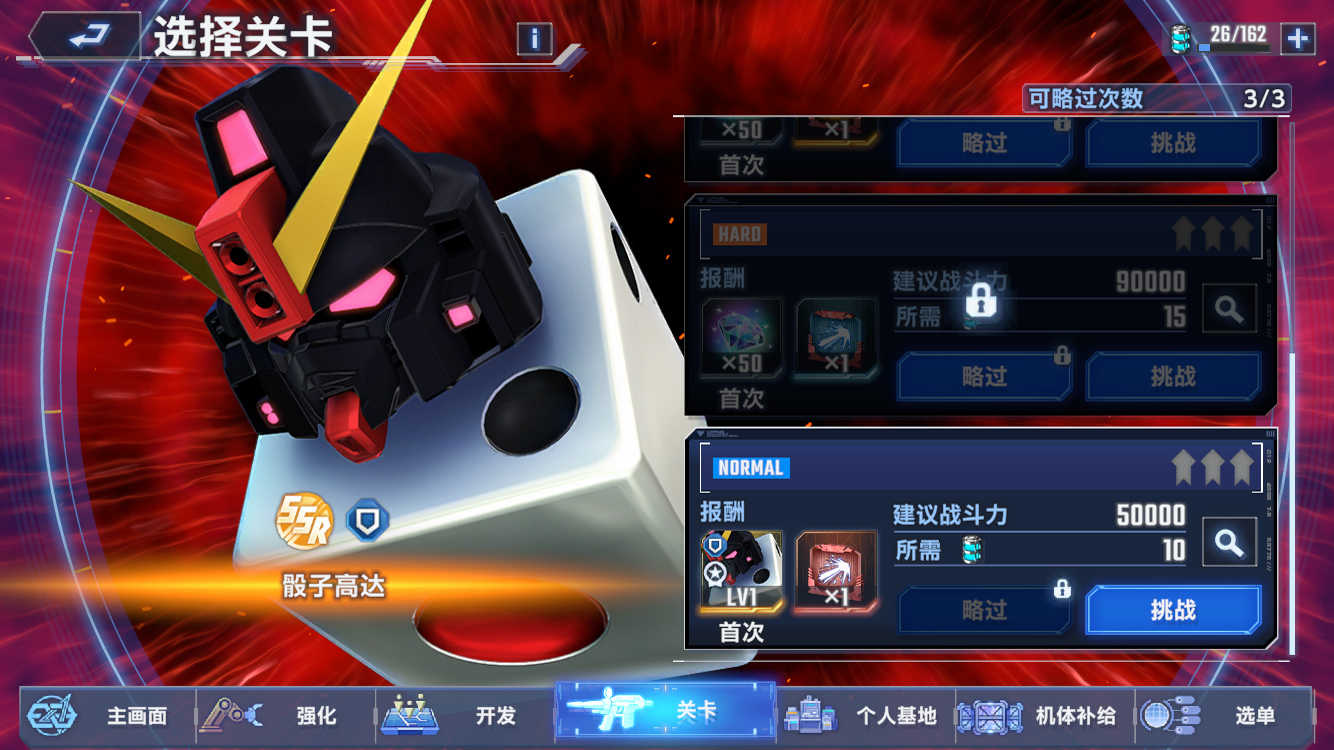Show the 选单 menu
The width and height of the screenshot is (1334, 750).
(x=1224, y=715)
